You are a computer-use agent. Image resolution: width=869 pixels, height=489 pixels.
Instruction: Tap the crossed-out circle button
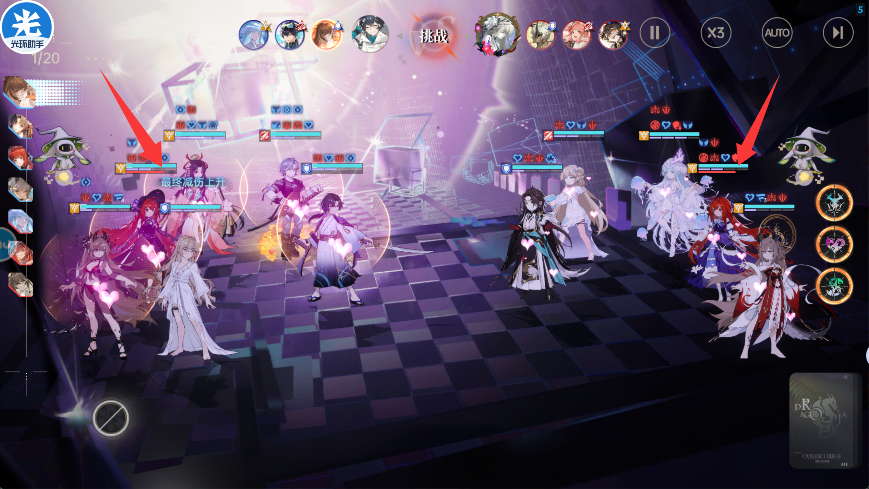pos(111,417)
